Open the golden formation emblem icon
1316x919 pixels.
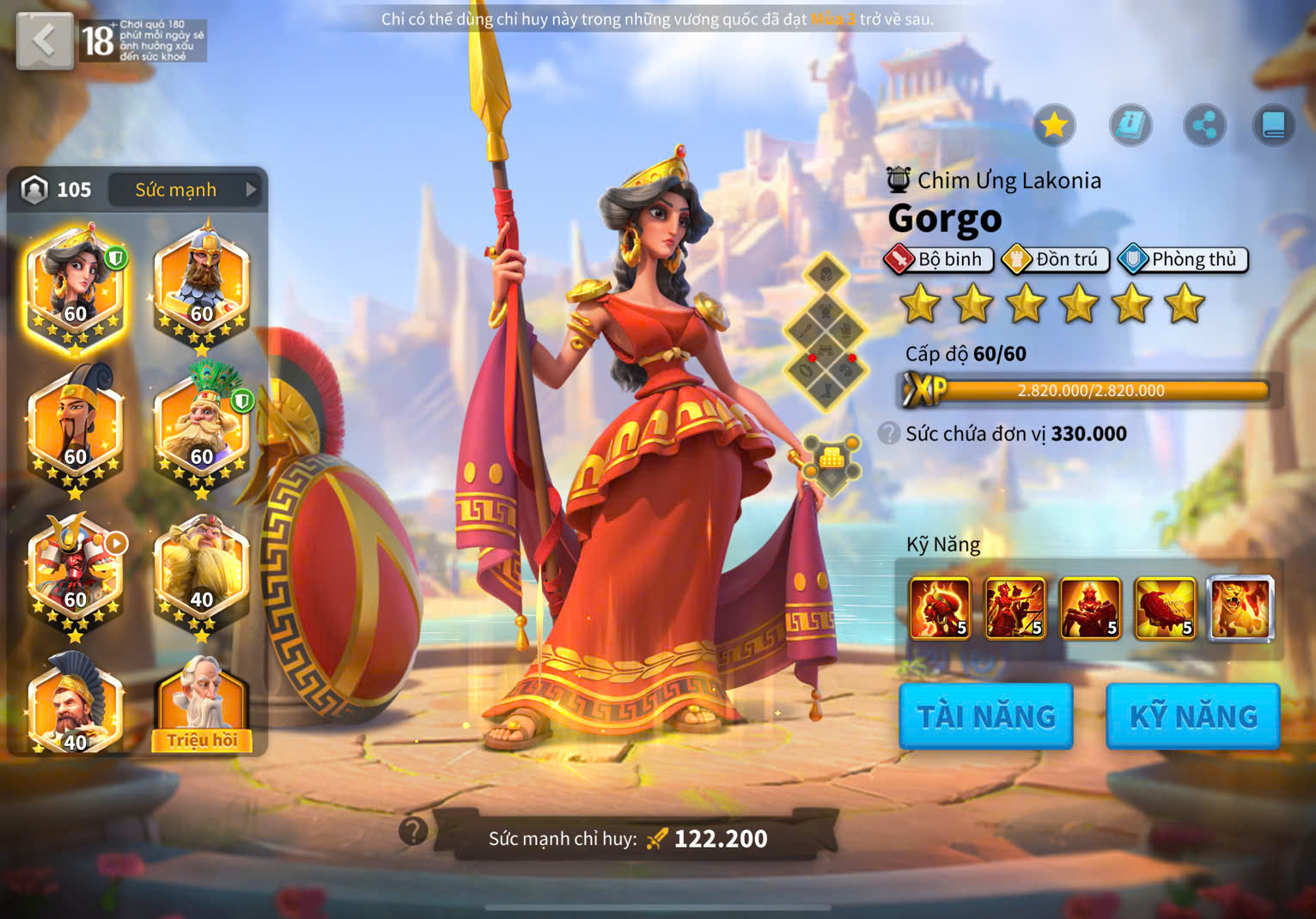[831, 462]
